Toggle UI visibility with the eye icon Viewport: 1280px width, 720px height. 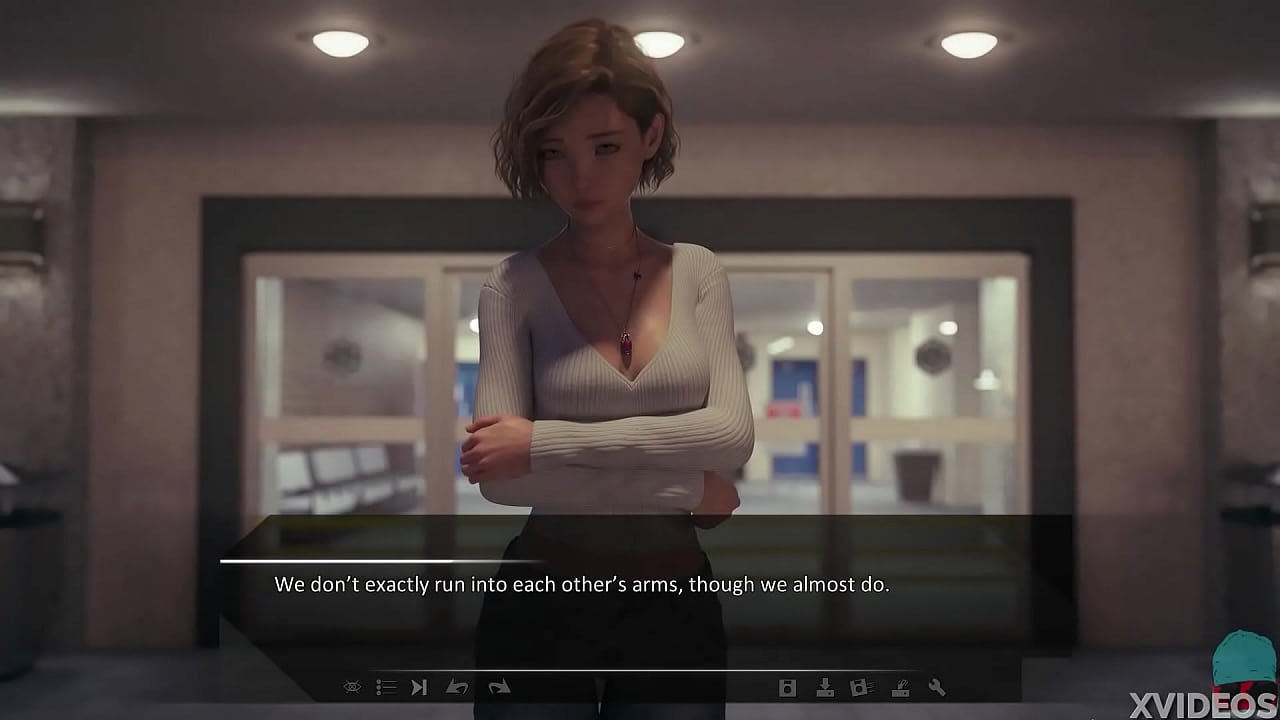[352, 687]
